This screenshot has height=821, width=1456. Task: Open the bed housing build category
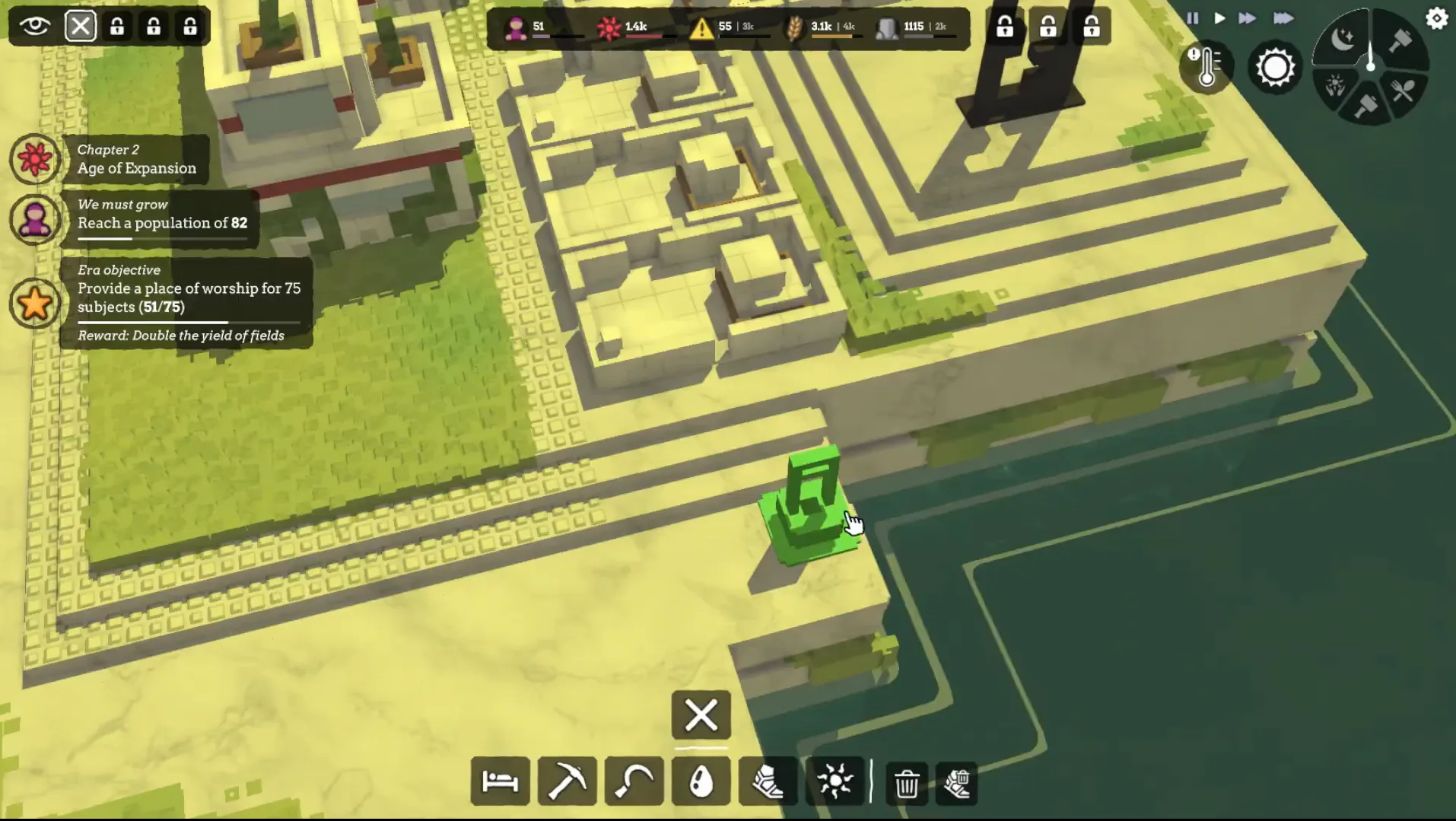coord(500,781)
